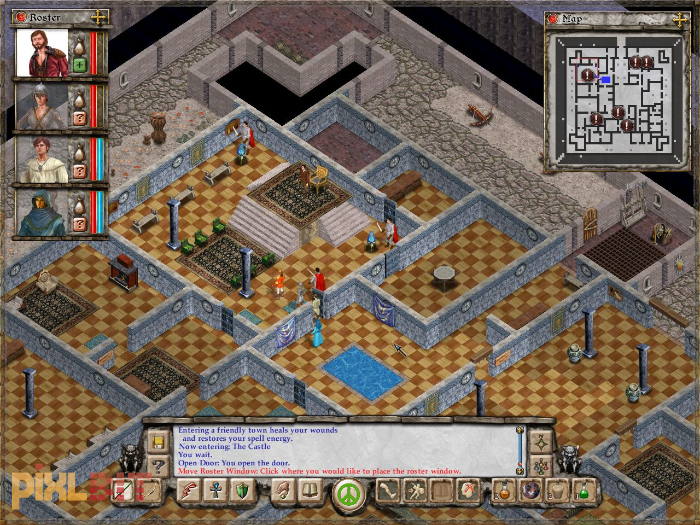Click the lightning bolt spell button
700x525 pixels.
pyautogui.click(x=189, y=491)
